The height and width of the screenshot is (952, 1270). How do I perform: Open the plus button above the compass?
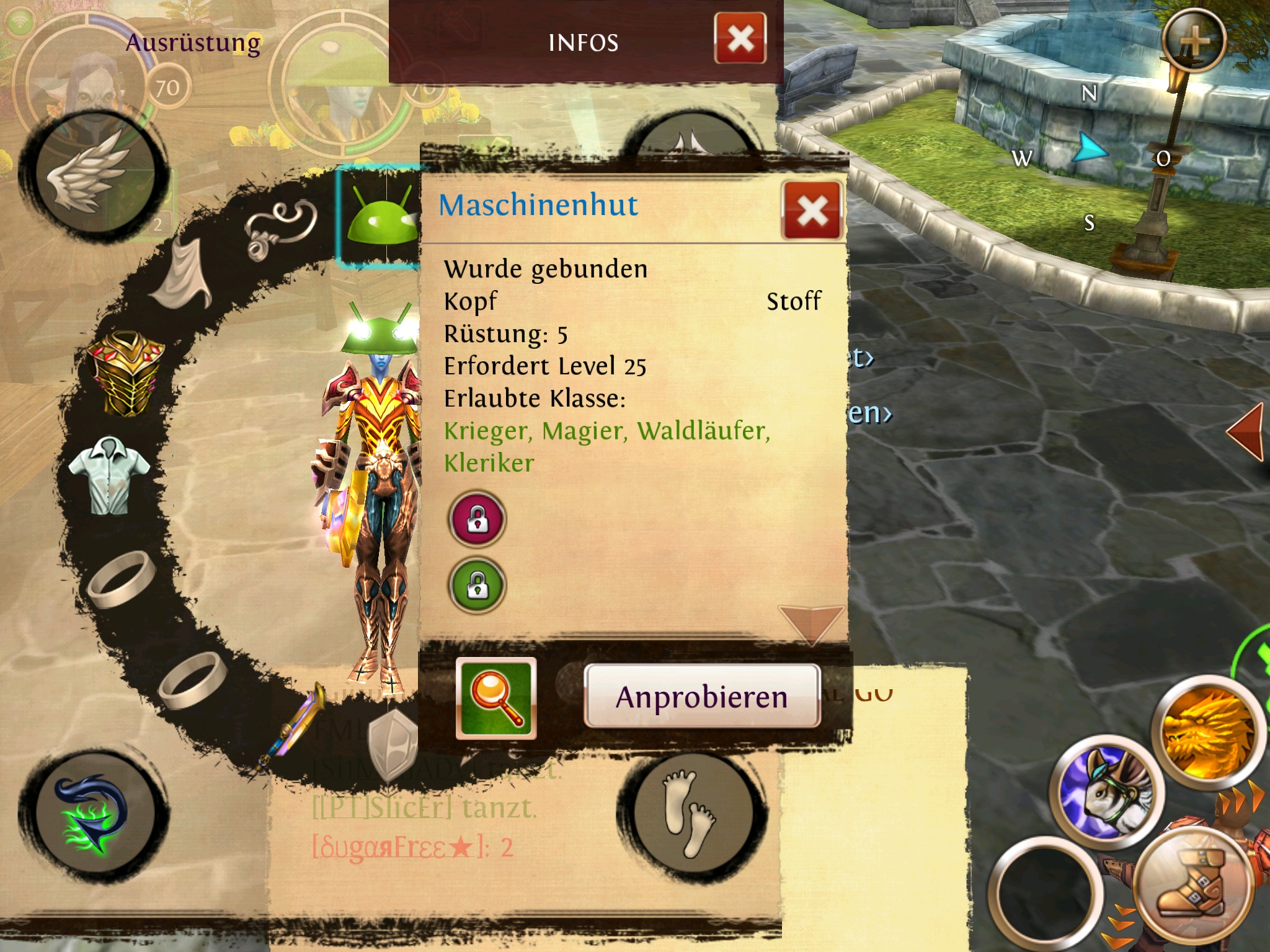1194,41
